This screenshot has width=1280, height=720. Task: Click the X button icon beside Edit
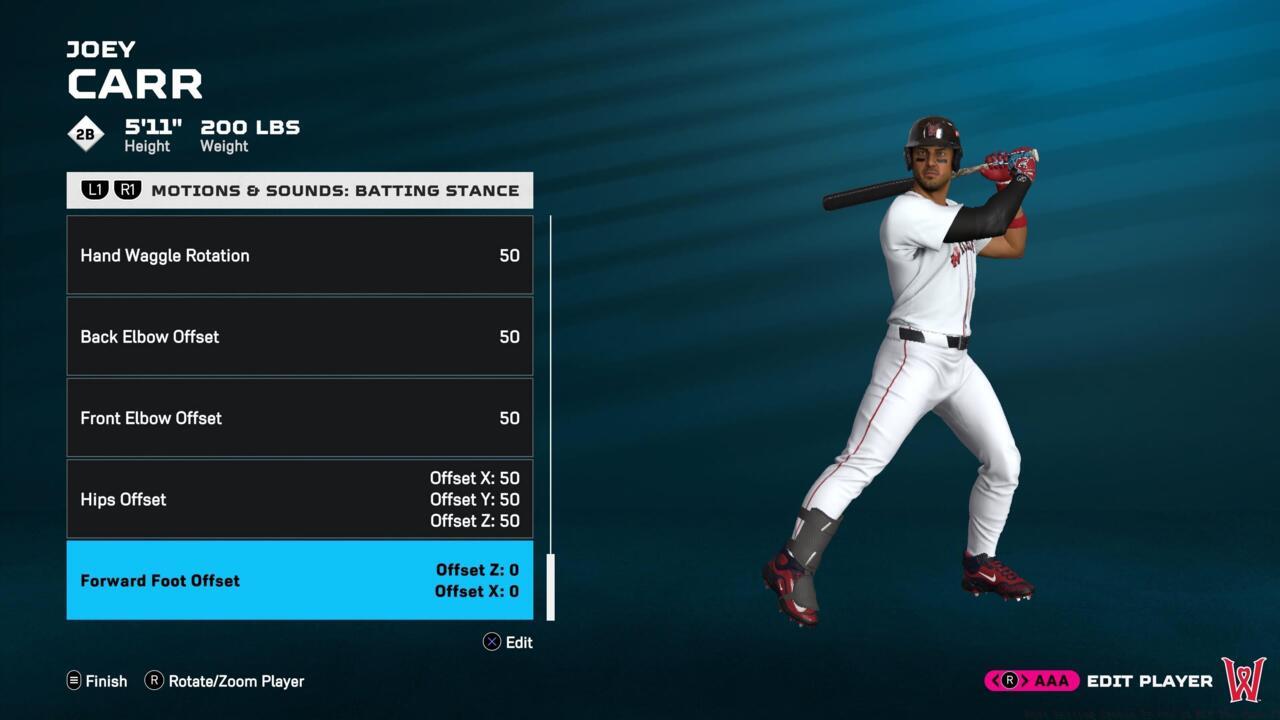[490, 643]
